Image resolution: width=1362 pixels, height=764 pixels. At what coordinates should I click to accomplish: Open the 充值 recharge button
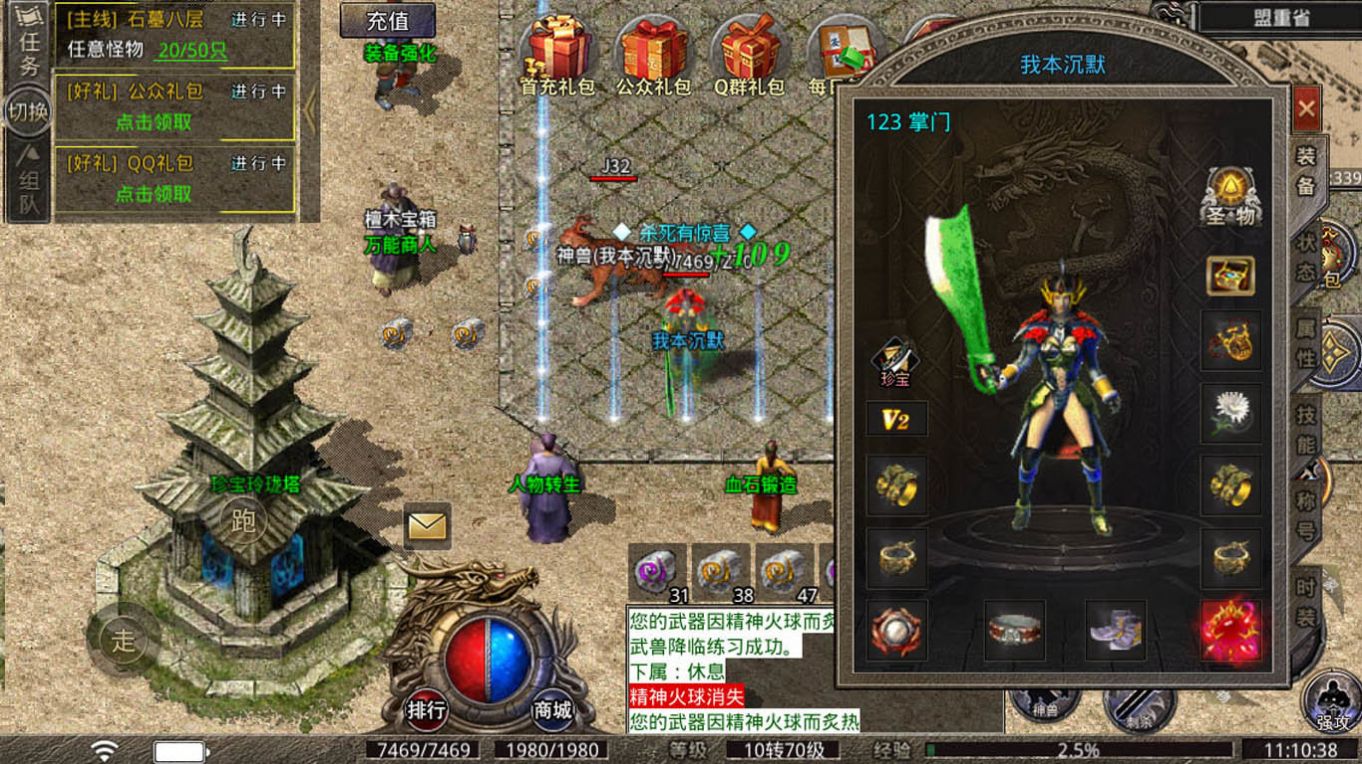[387, 20]
